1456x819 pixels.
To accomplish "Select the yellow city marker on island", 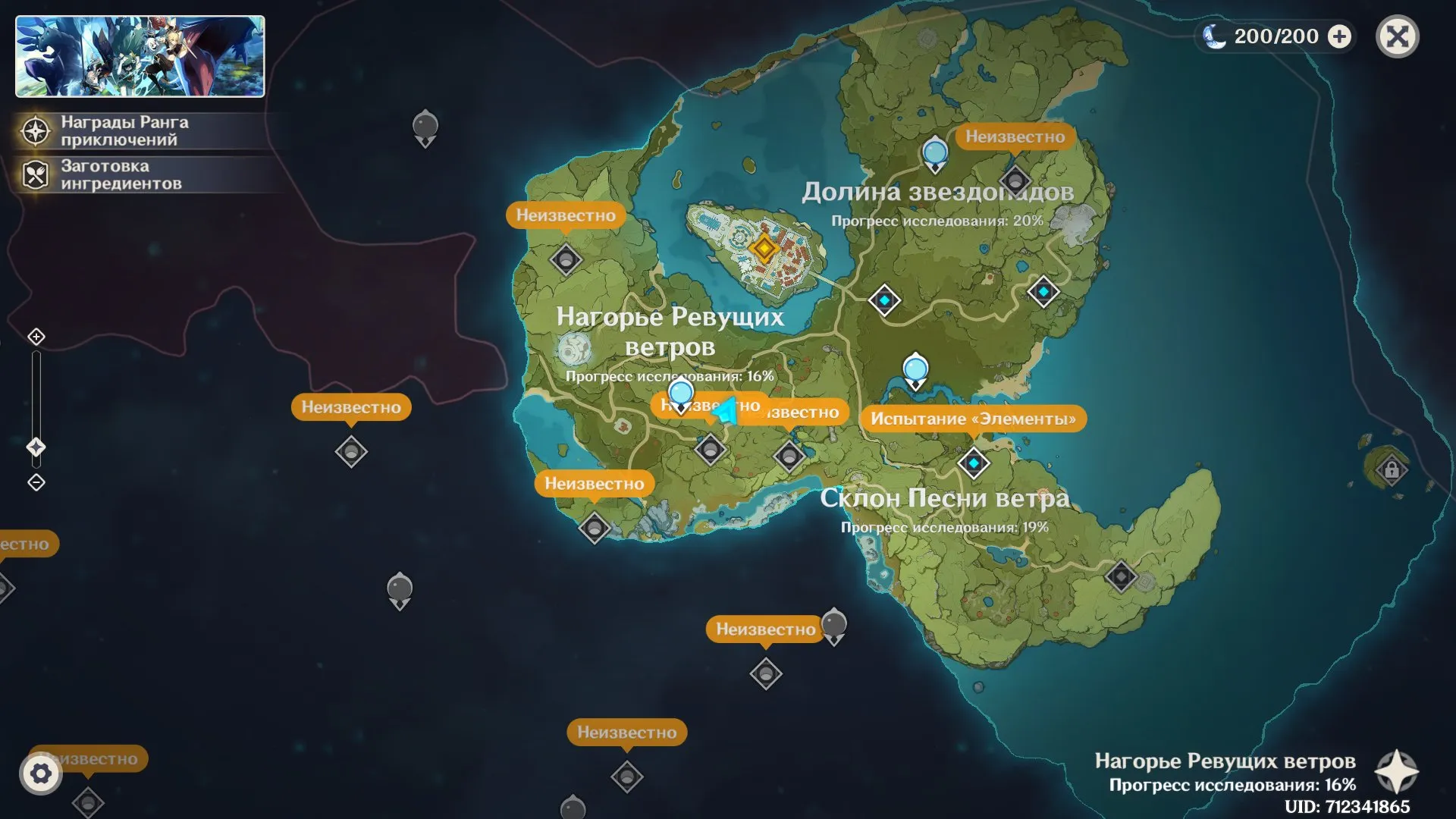I will tap(764, 248).
